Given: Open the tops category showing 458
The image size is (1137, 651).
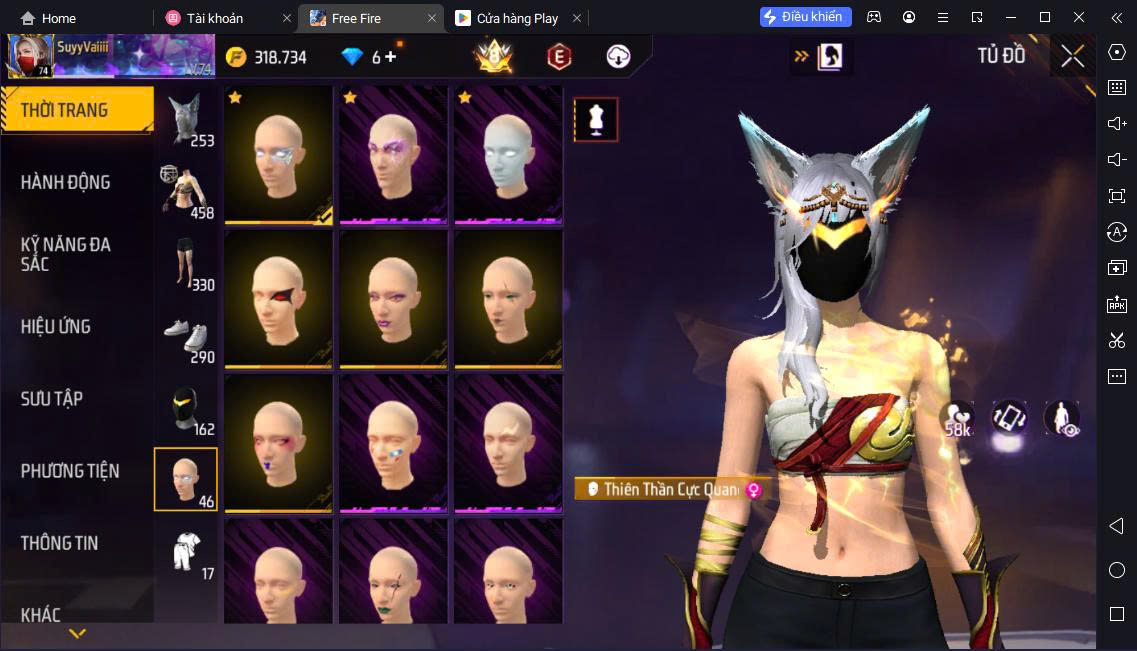Looking at the screenshot, I should [x=186, y=191].
